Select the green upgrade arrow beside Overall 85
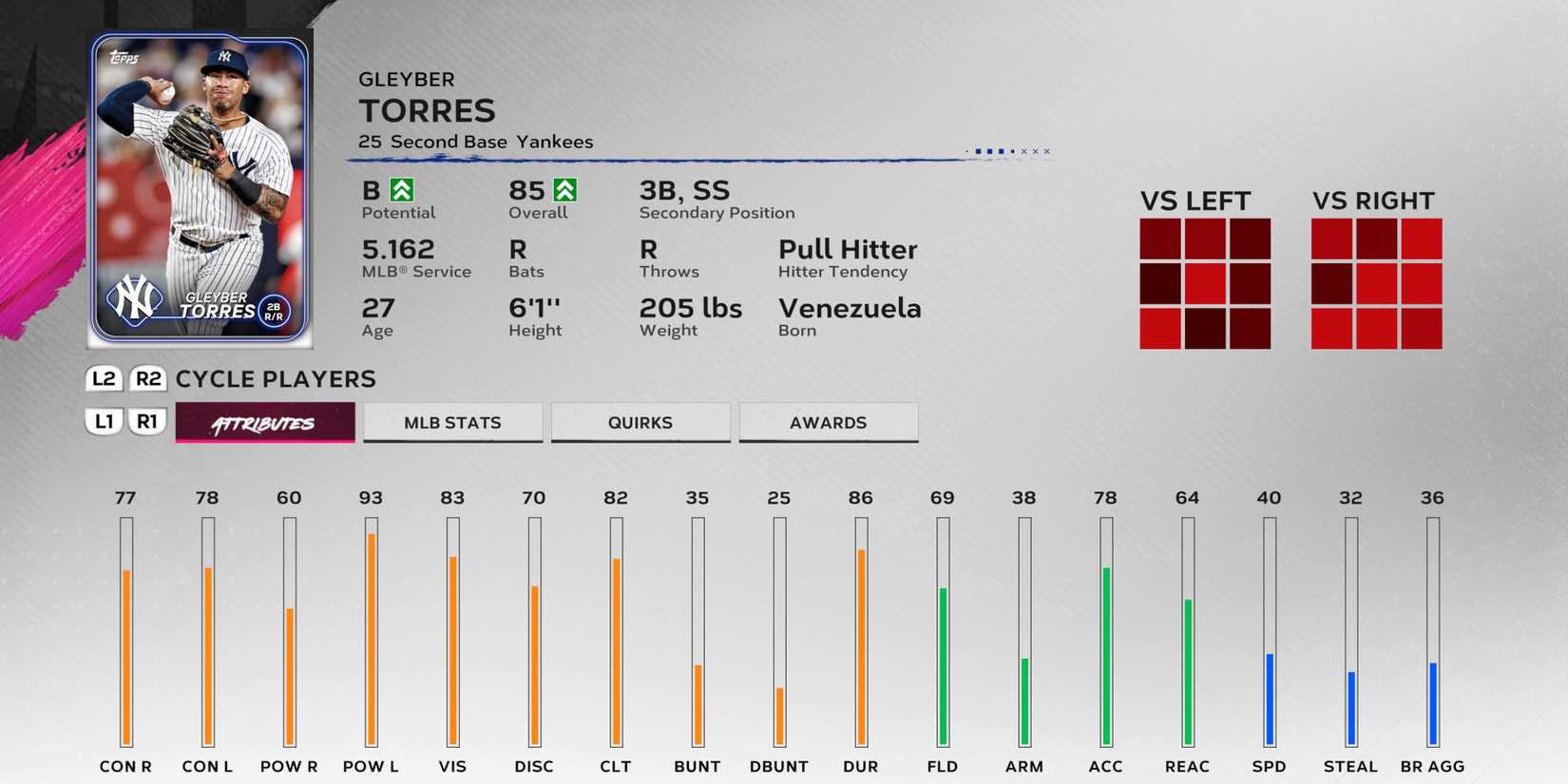Image resolution: width=1568 pixels, height=784 pixels. coord(567,190)
